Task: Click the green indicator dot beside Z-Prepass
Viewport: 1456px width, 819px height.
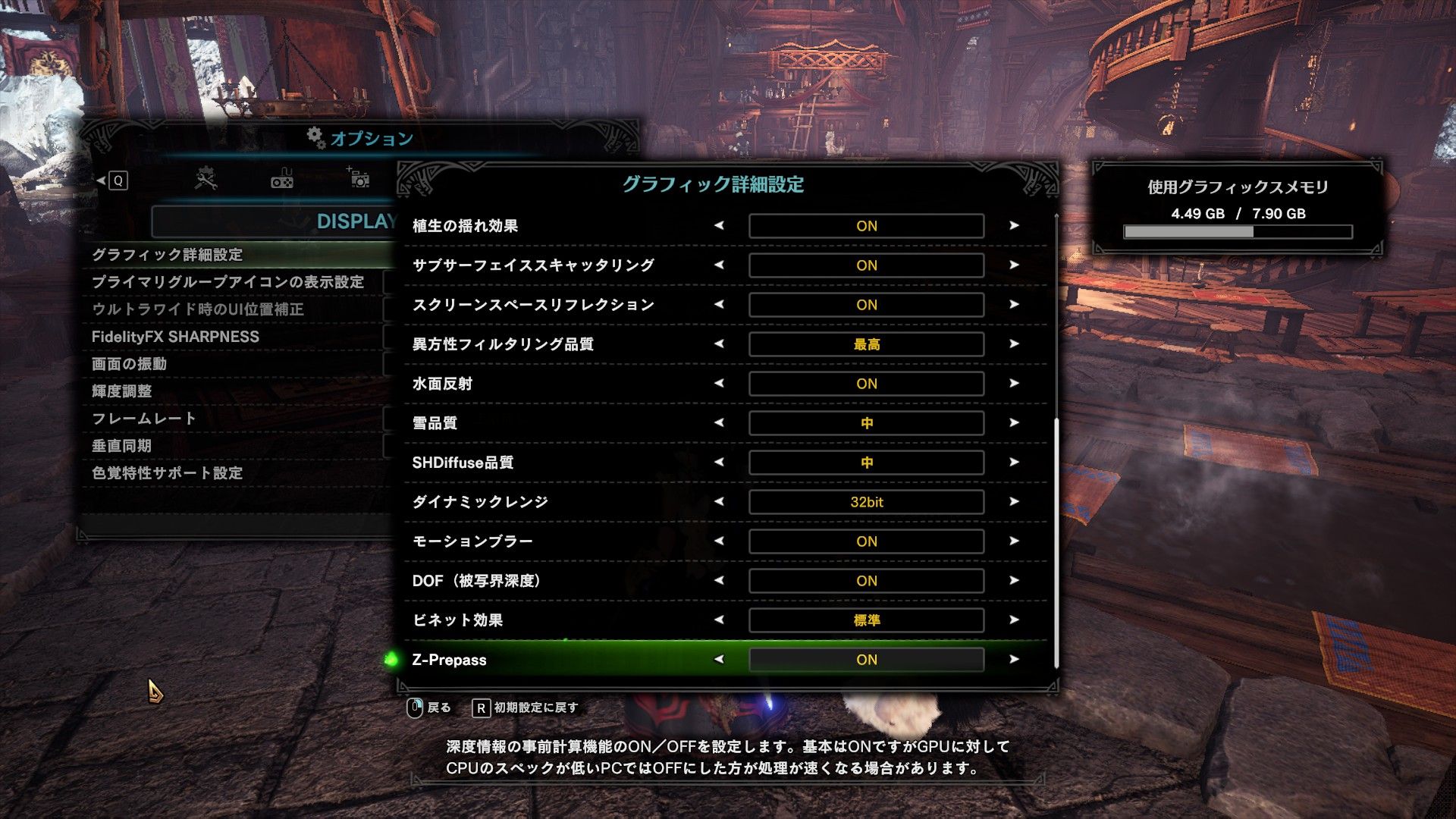Action: [391, 660]
